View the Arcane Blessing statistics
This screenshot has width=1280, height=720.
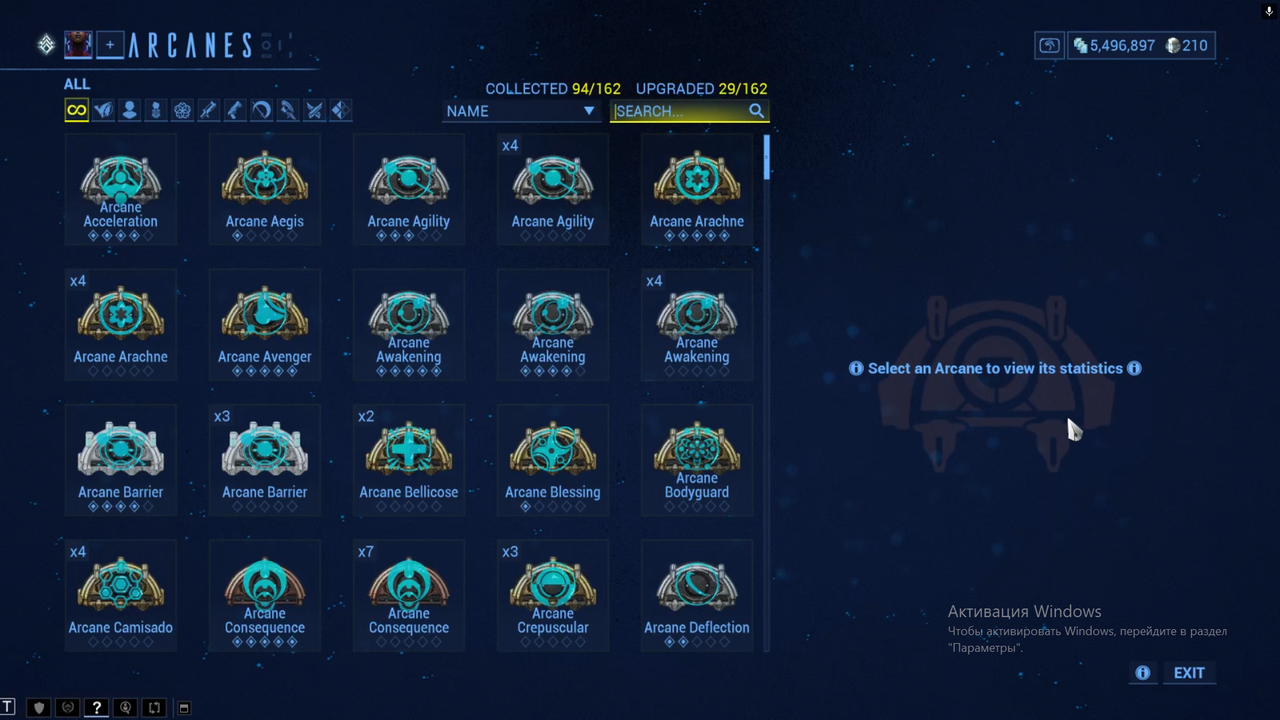pyautogui.click(x=553, y=459)
